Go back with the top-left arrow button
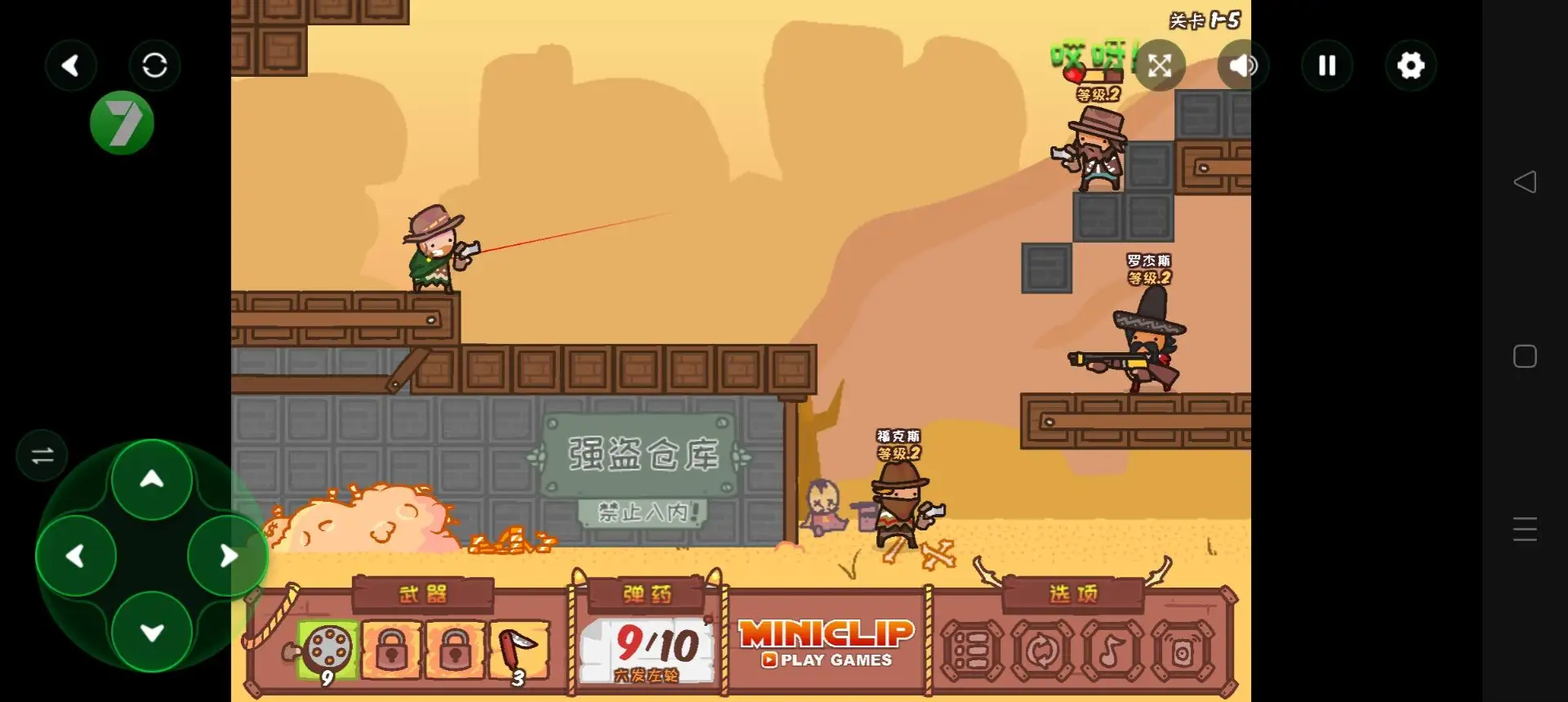The width and height of the screenshot is (1568, 702). [71, 65]
